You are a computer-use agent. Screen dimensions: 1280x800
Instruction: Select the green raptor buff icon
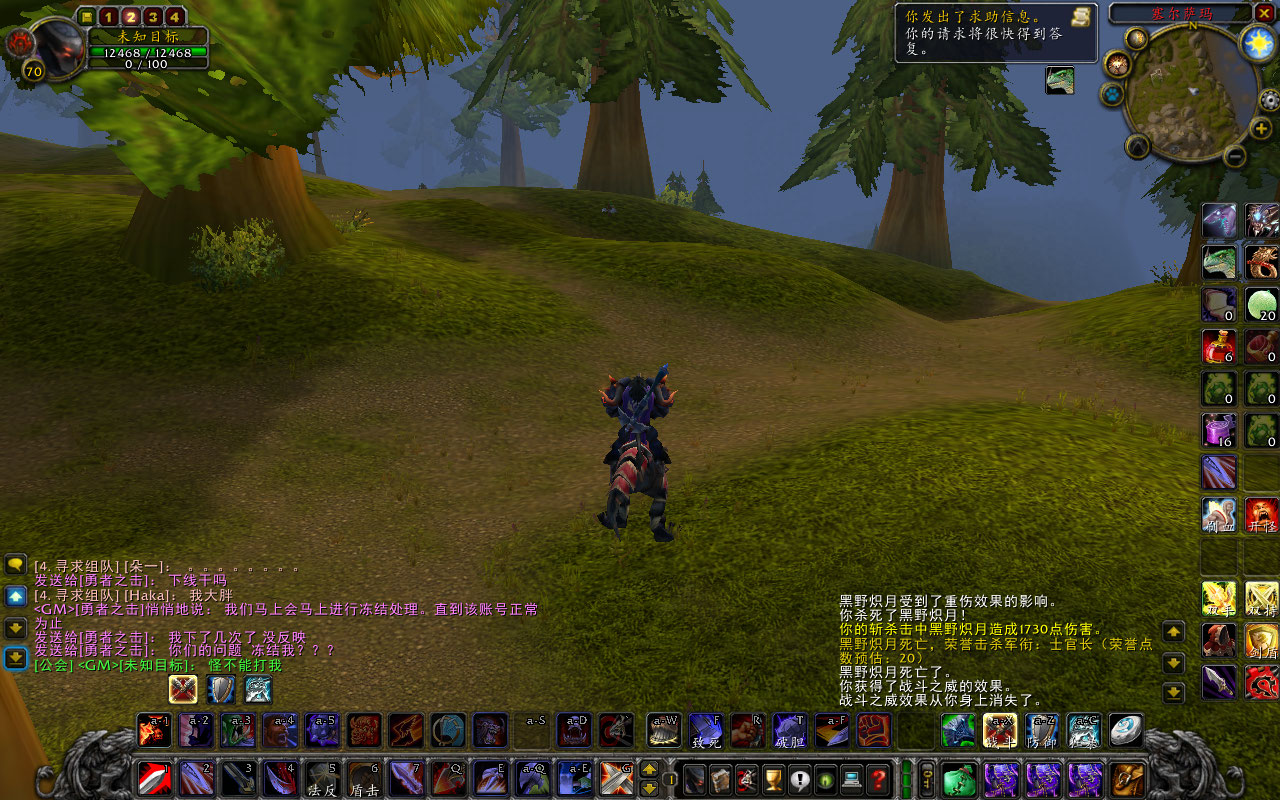click(x=1060, y=80)
